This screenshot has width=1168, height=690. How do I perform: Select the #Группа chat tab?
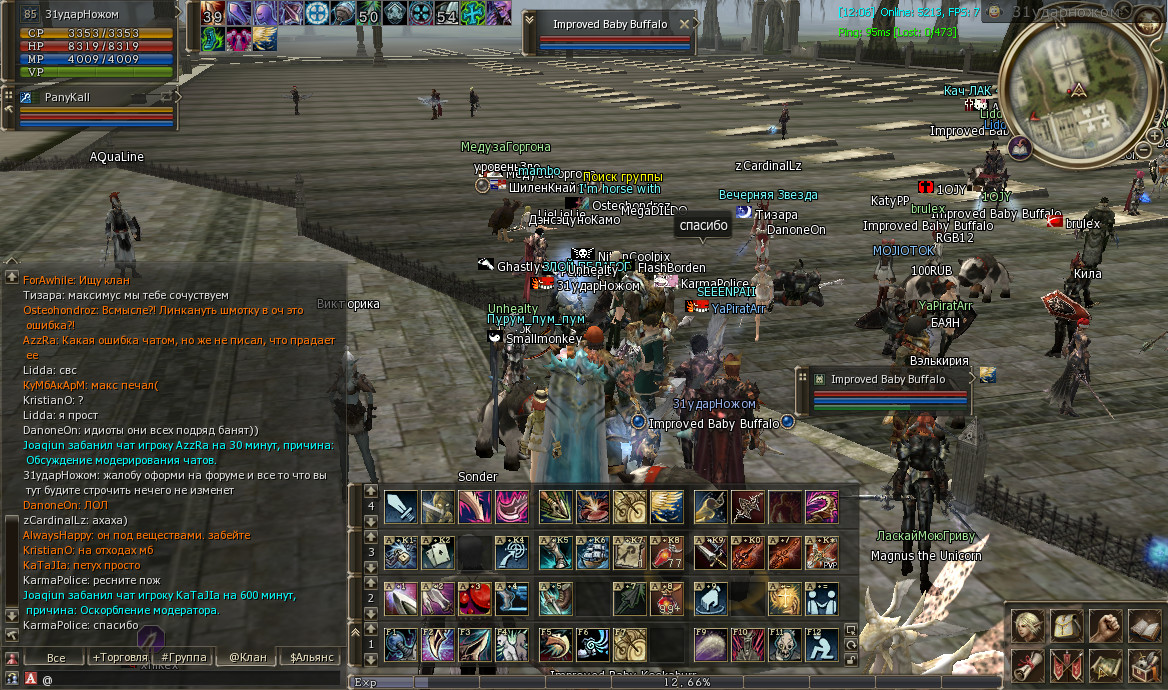[183, 658]
